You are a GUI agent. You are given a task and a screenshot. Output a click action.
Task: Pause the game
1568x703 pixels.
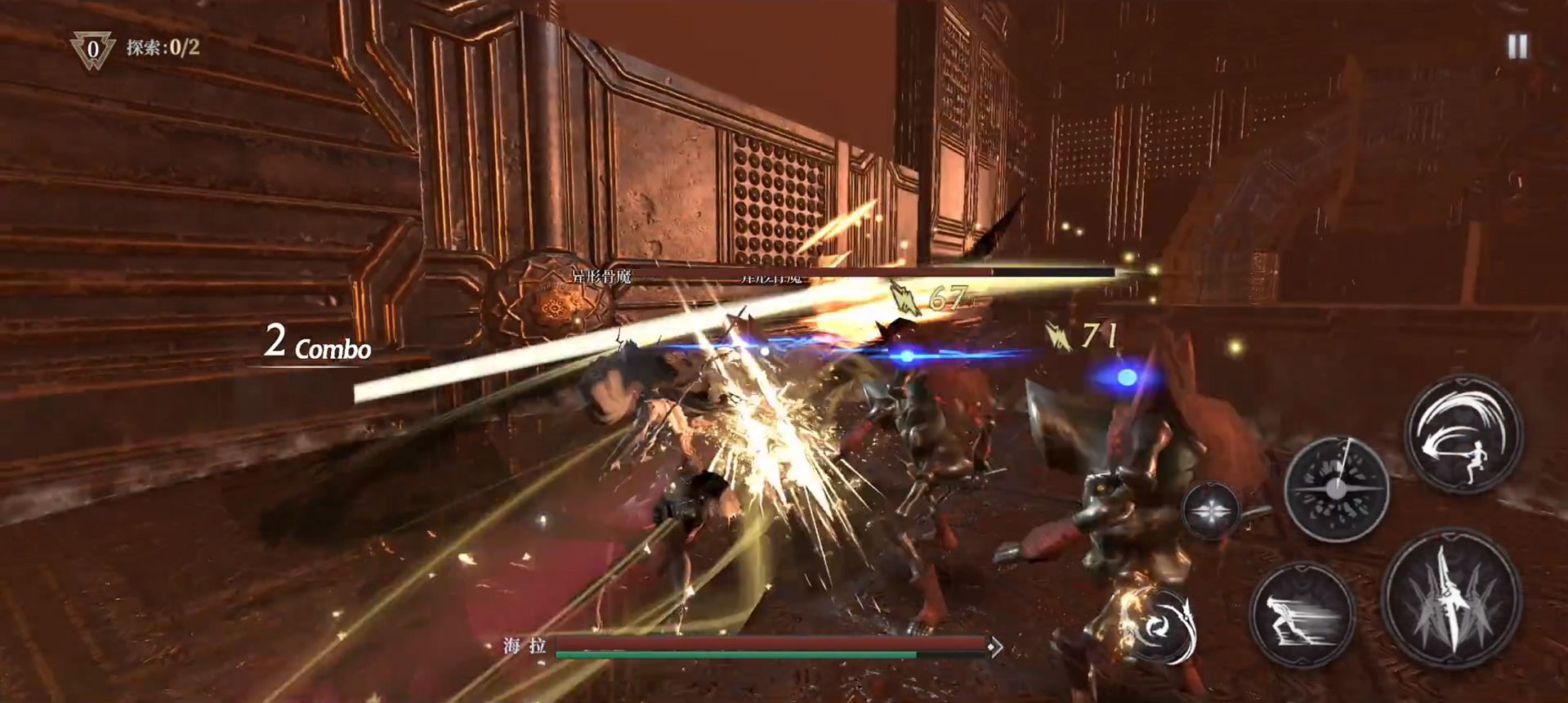(x=1517, y=47)
